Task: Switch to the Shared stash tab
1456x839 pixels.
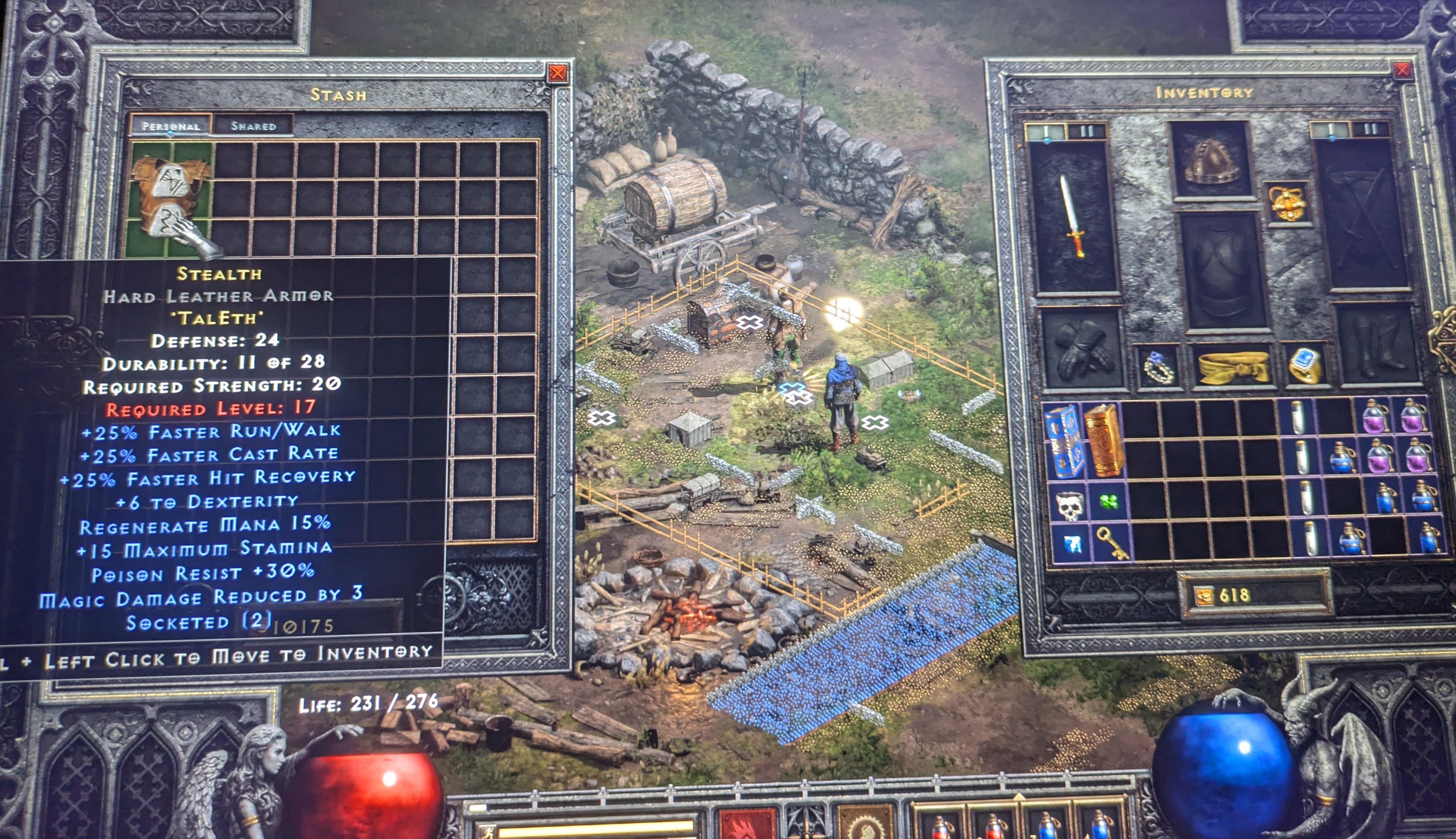Action: 253,126
